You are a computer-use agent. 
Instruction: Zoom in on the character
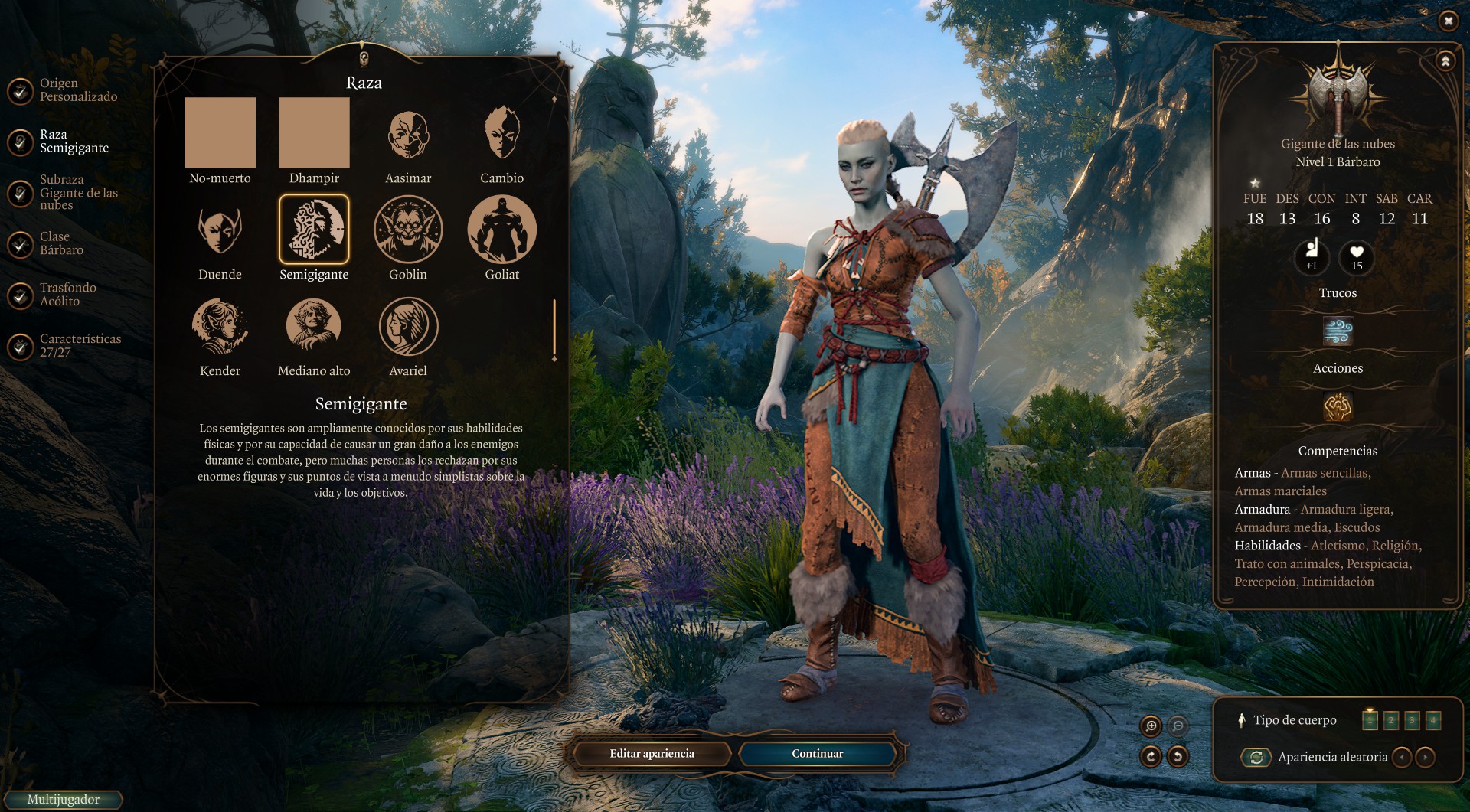tap(1151, 726)
